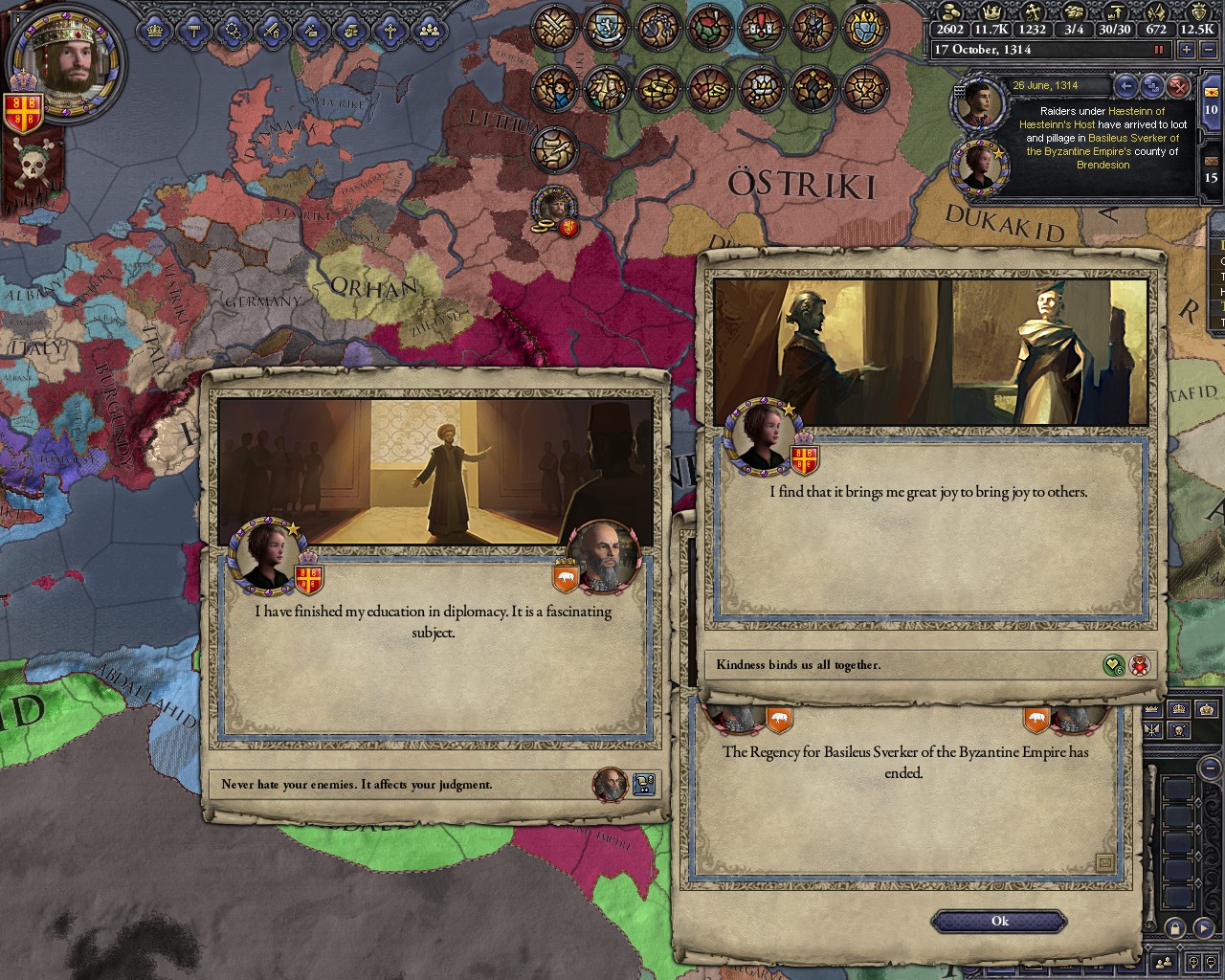Open the character finder in the bottom-right corner

[x=1163, y=963]
